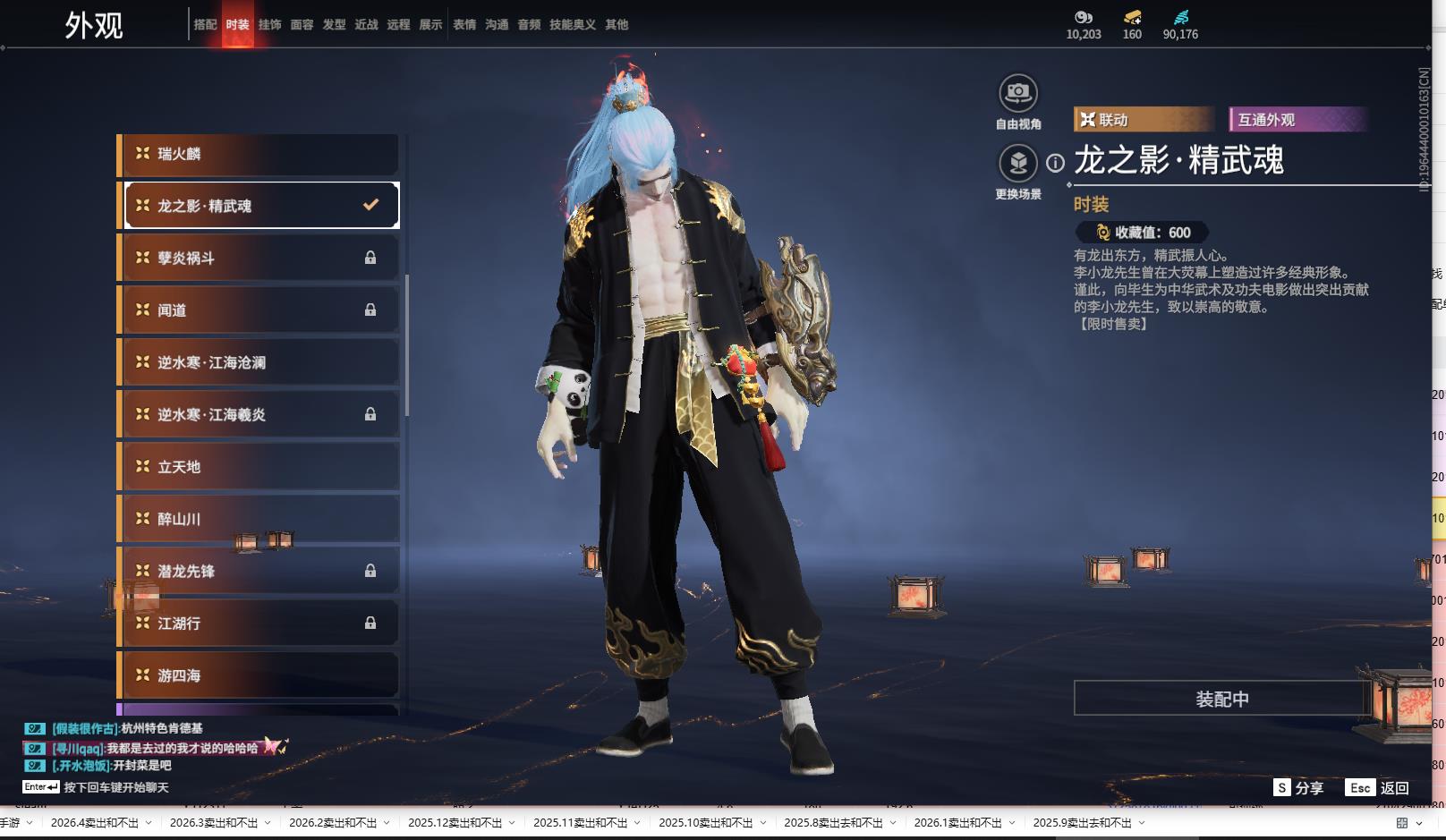Switch to the 发型 hairstyle tab
This screenshot has width=1446, height=840.
[335, 25]
